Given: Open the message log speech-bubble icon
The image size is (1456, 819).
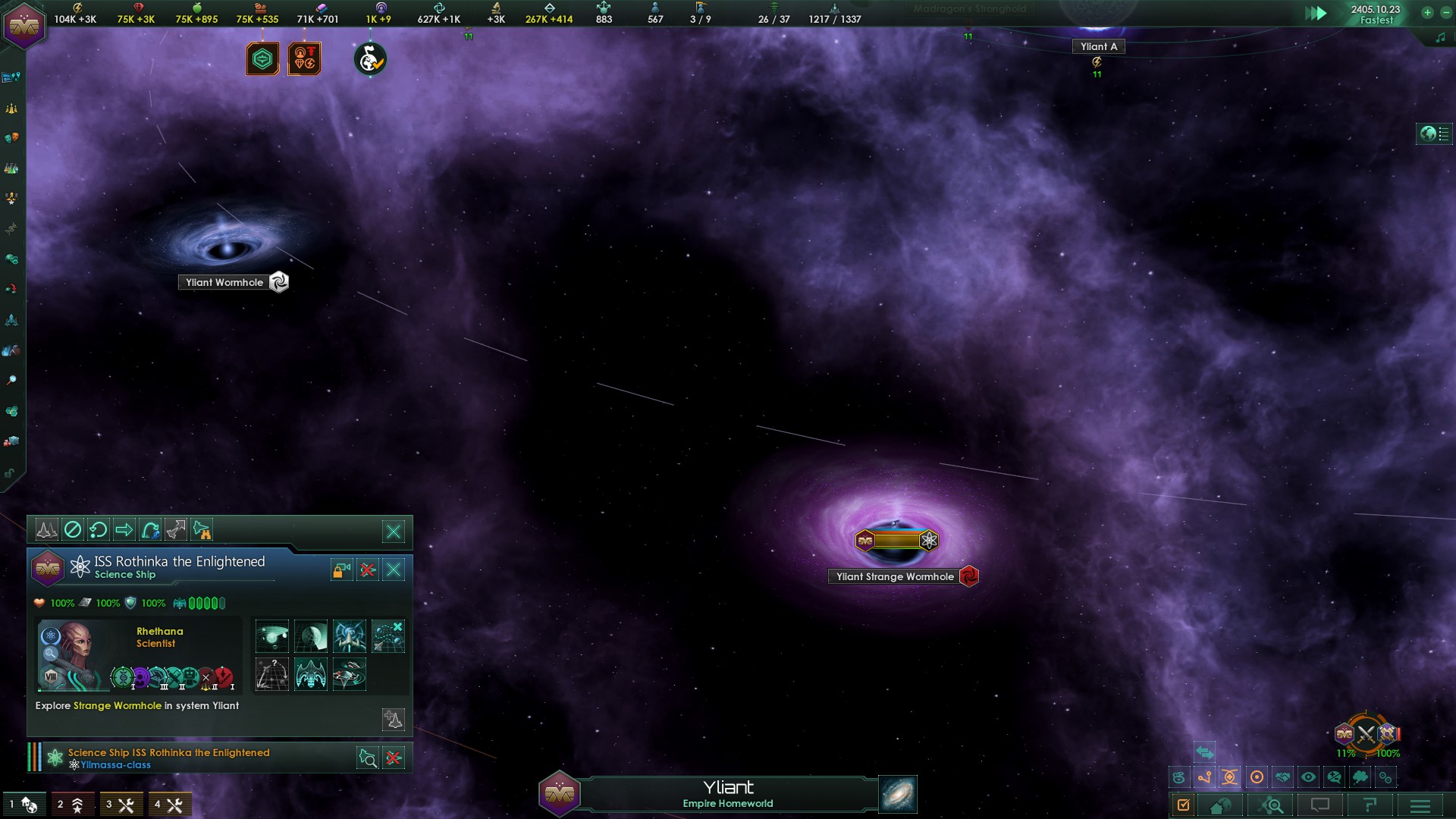Looking at the screenshot, I should coord(1321,805).
